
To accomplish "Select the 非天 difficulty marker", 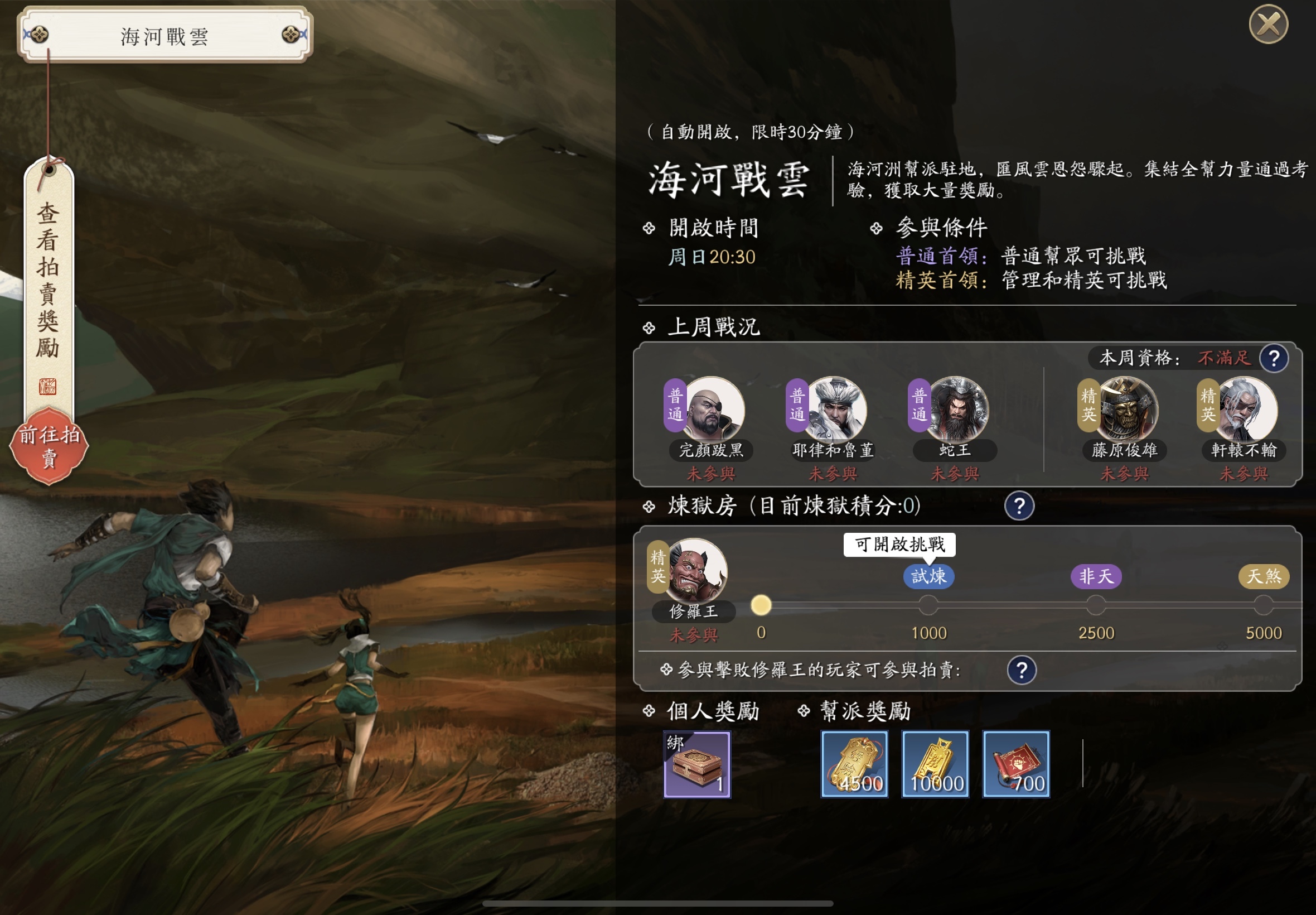I will point(1096,577).
